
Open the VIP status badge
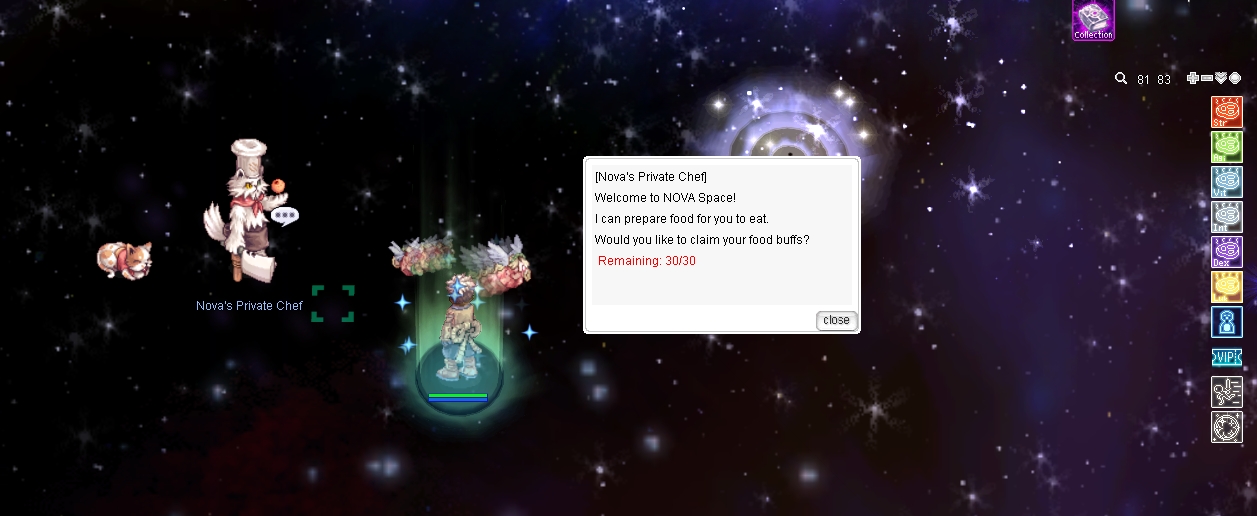click(1226, 357)
